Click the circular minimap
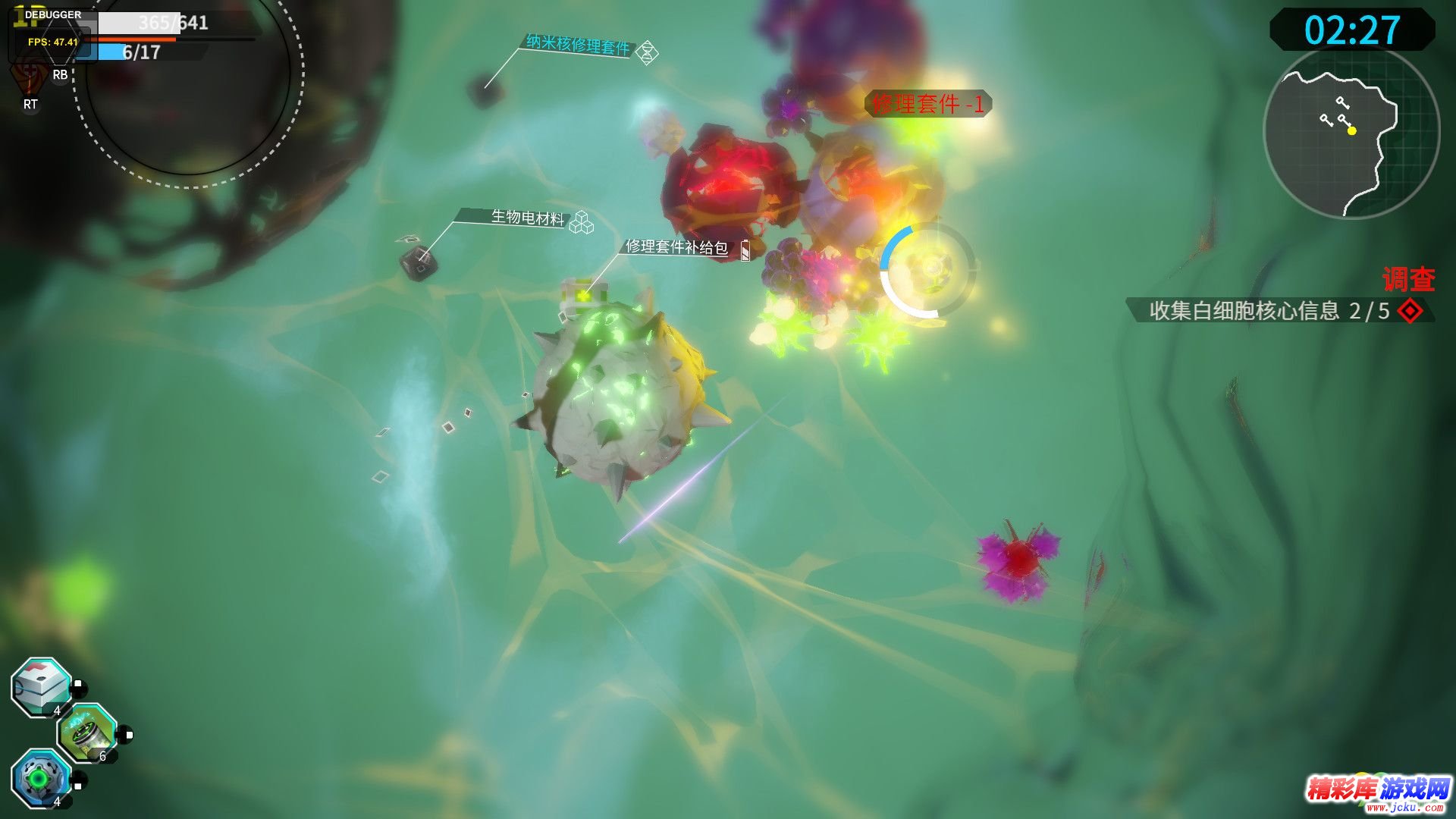Viewport: 1456px width, 819px height. (x=1351, y=133)
